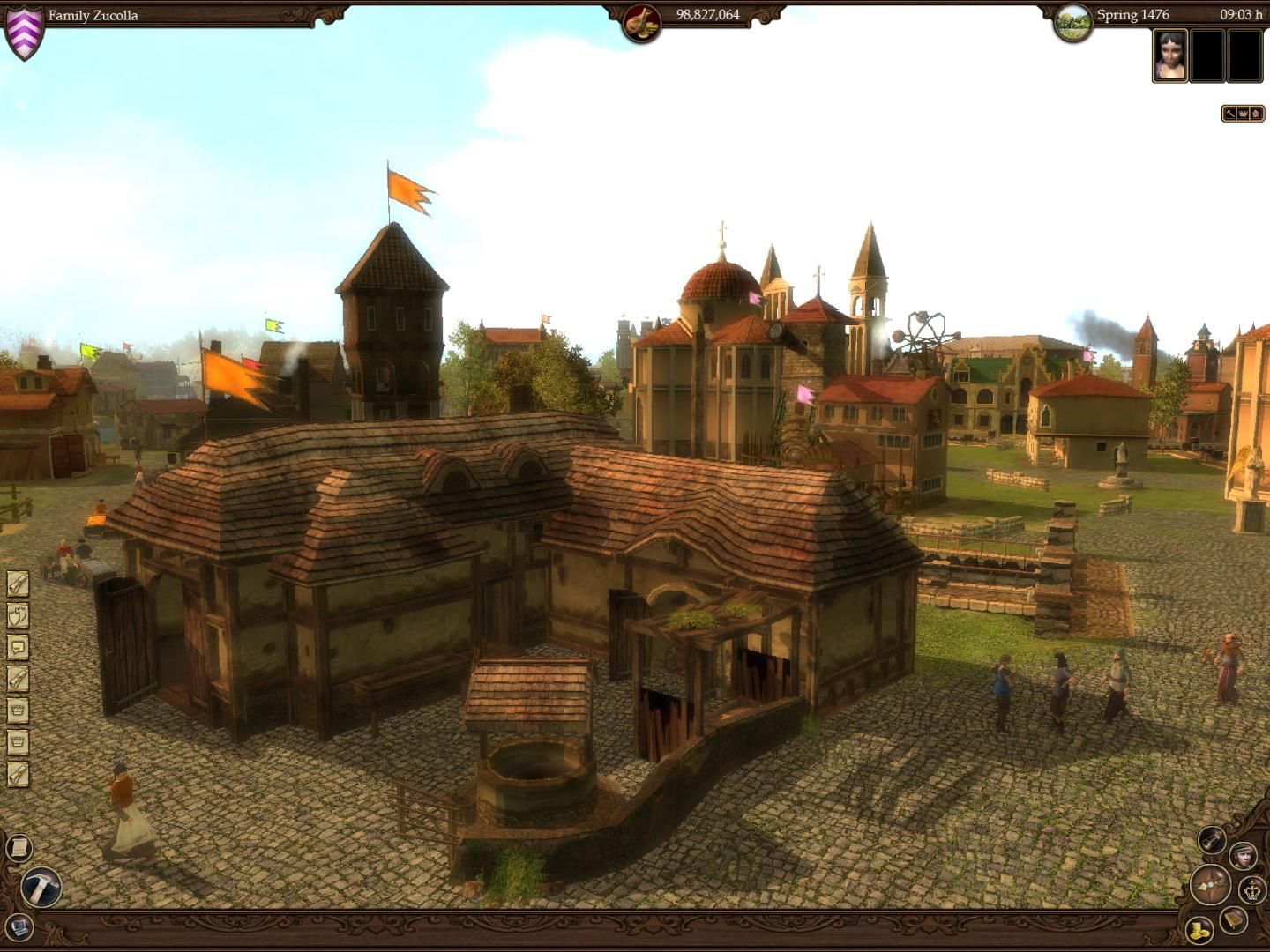Open the writing desk icon at bottom left
Image resolution: width=1270 pixels, height=952 pixels.
click(x=19, y=926)
